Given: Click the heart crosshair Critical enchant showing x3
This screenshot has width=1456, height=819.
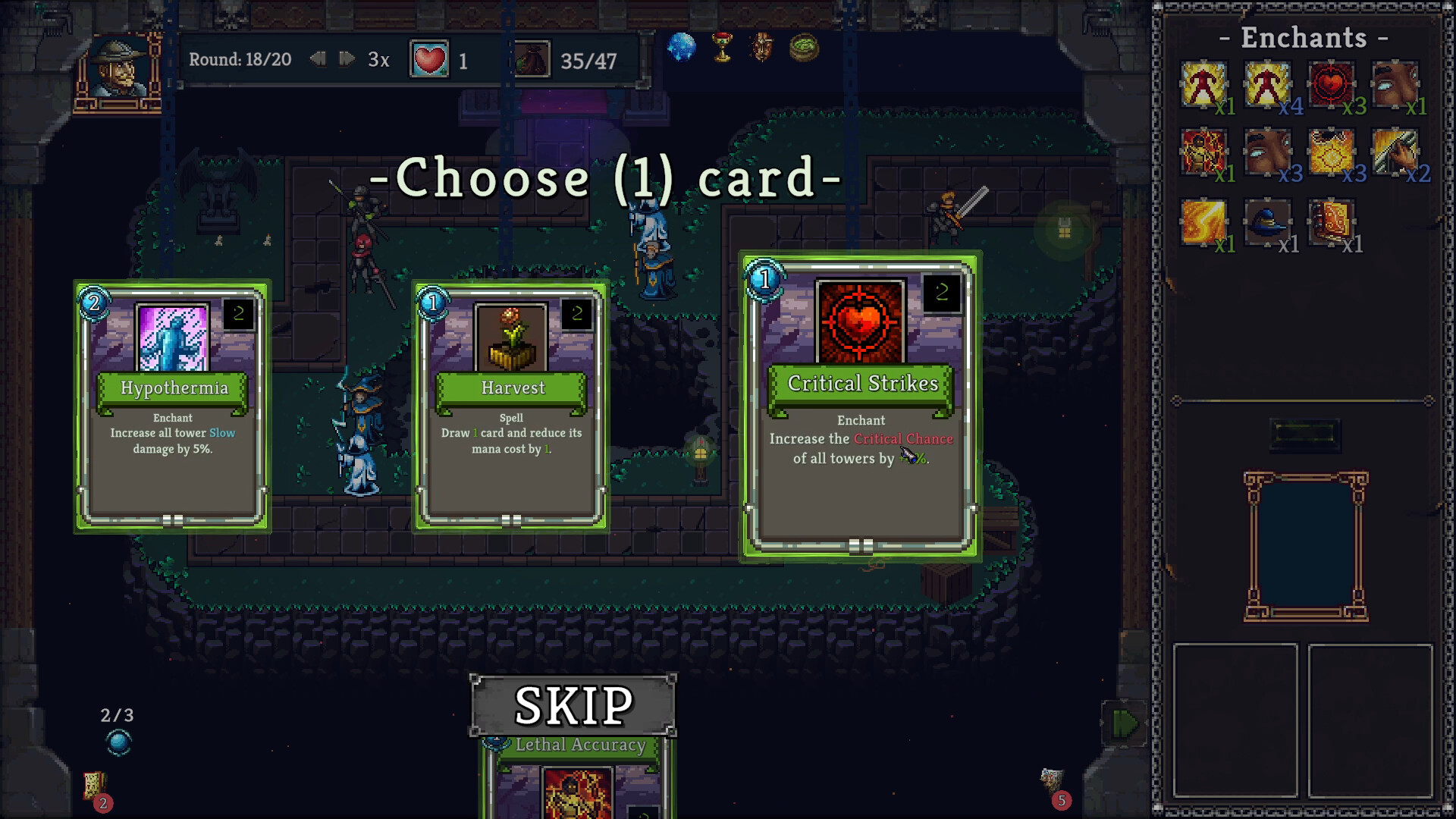Looking at the screenshot, I should (1332, 83).
